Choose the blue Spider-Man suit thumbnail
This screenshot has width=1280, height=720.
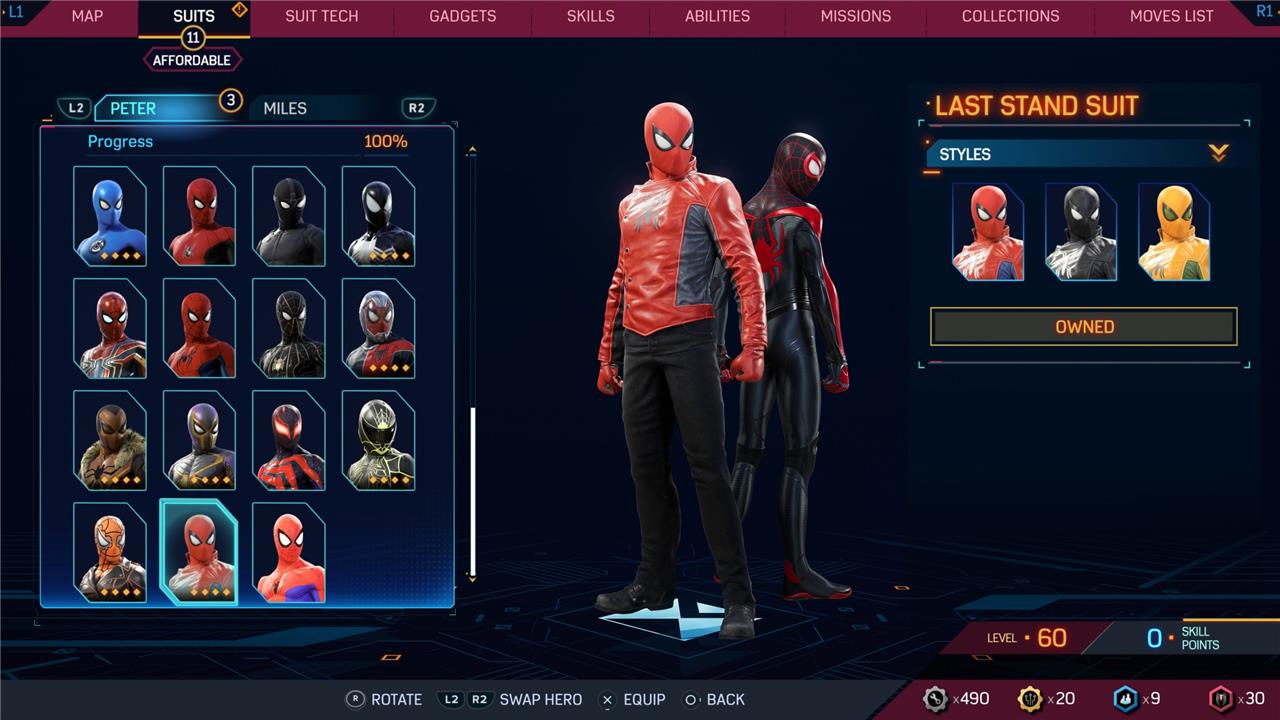(x=110, y=216)
